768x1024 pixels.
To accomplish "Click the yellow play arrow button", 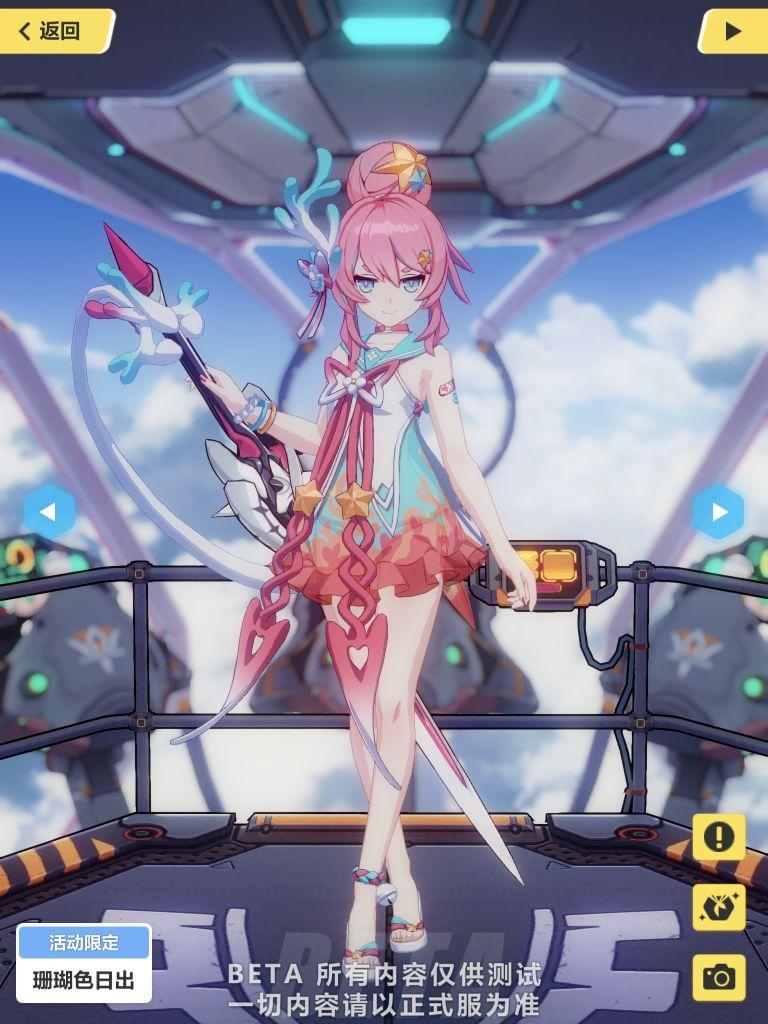I will (732, 31).
